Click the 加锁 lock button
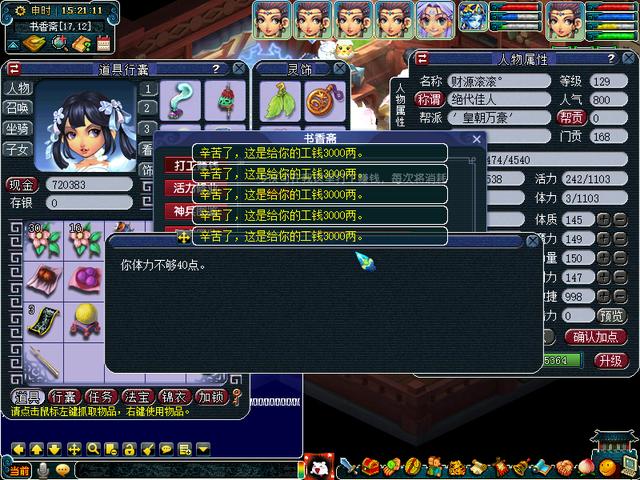This screenshot has width=640, height=480. [210, 396]
